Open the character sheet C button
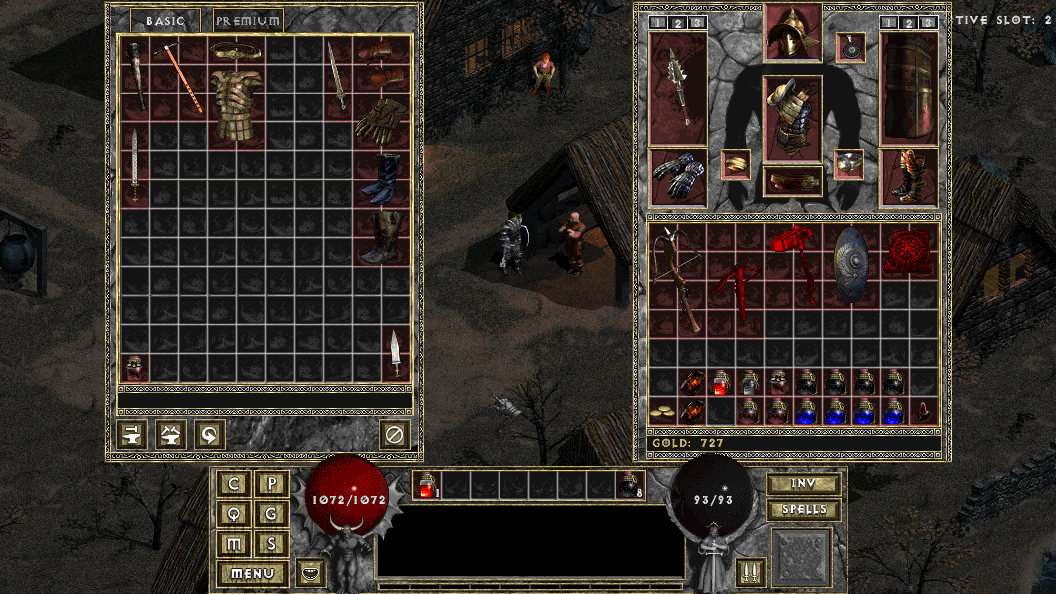Image resolution: width=1056 pixels, height=594 pixels. point(235,484)
